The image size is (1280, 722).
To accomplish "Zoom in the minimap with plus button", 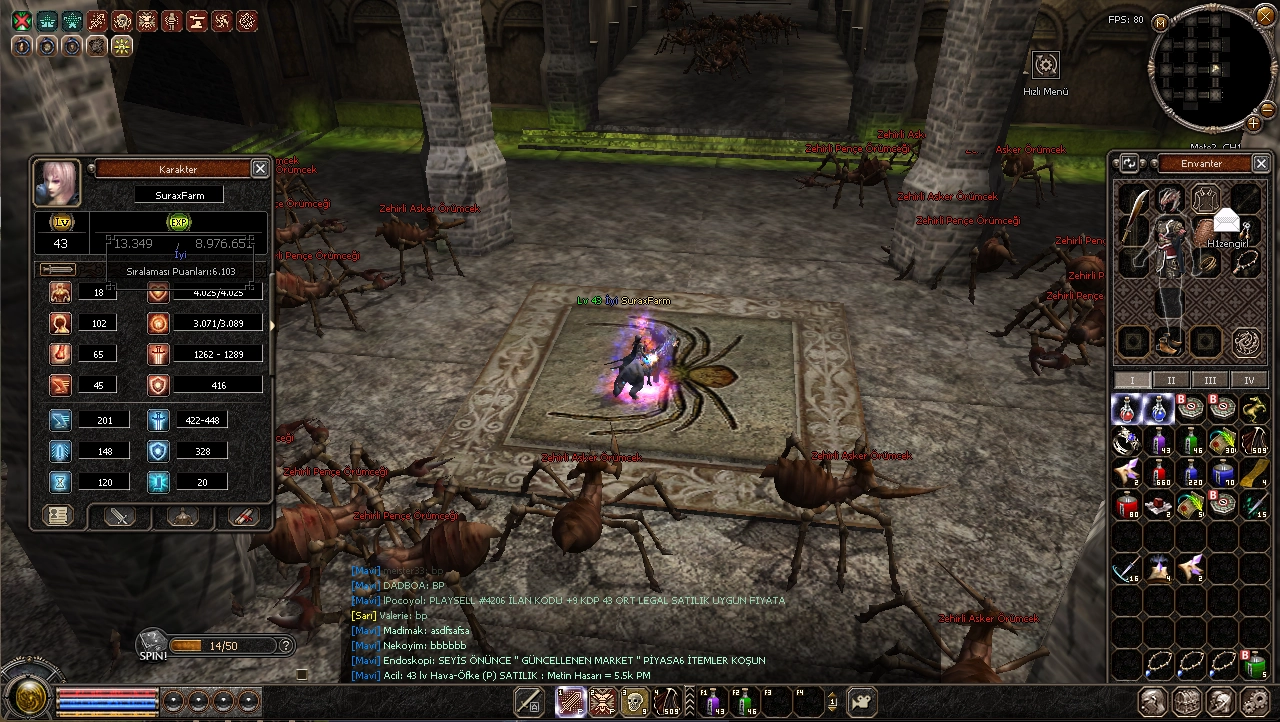I will pos(1253,123).
